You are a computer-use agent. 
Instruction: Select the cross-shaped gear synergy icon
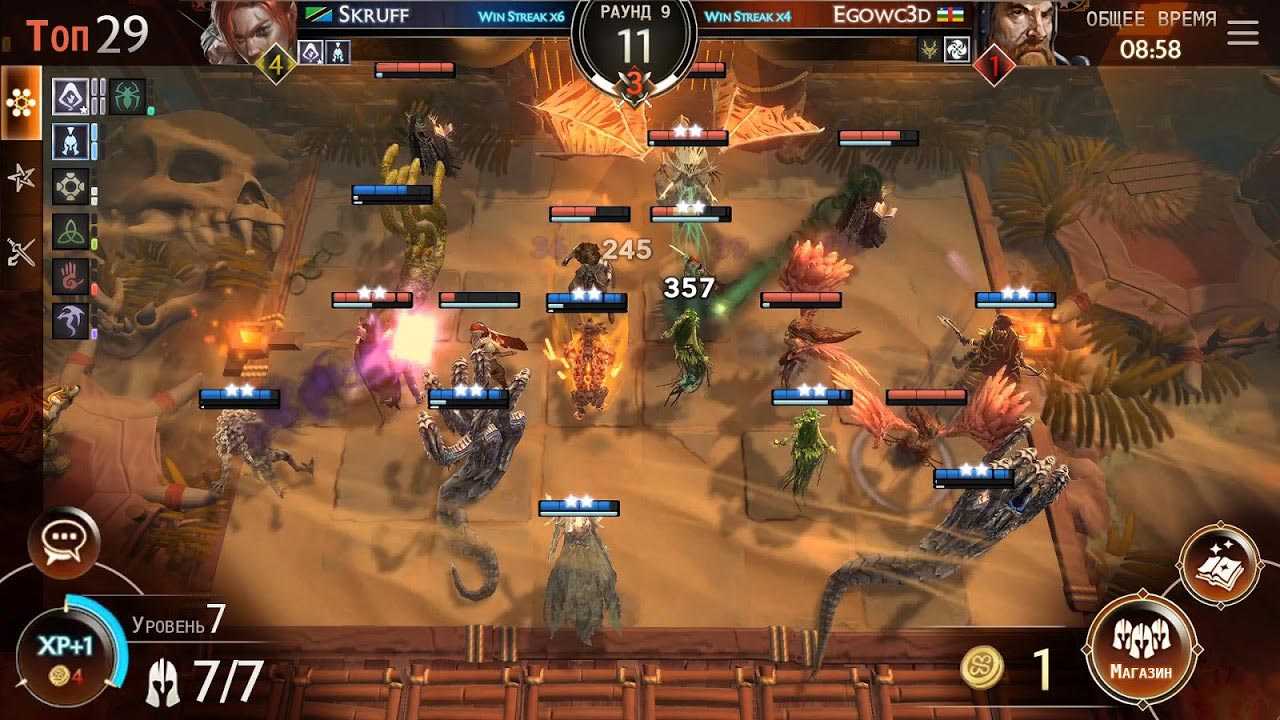coord(70,187)
